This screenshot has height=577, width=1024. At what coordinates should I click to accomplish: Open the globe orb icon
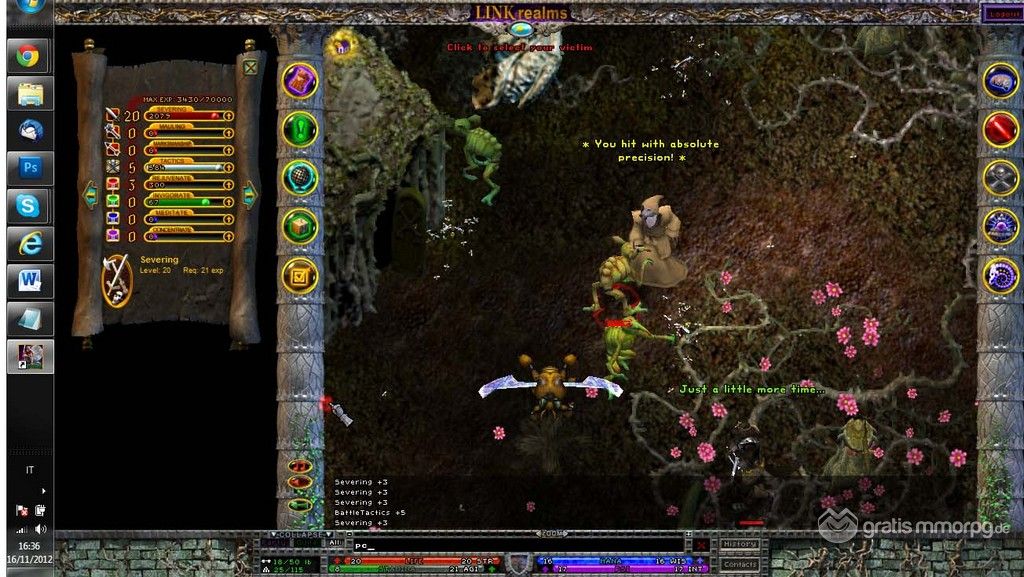pos(300,177)
